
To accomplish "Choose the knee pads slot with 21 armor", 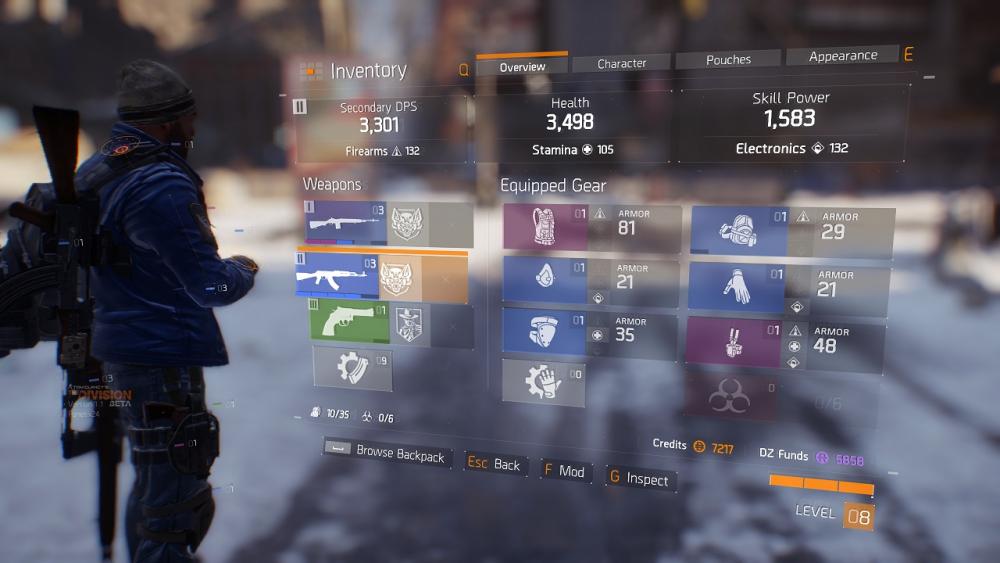I will coord(590,282).
